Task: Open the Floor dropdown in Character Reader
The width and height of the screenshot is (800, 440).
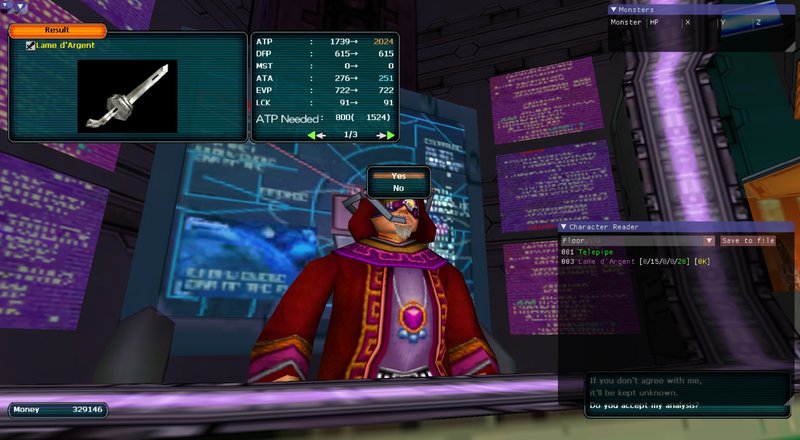Action: coord(710,240)
